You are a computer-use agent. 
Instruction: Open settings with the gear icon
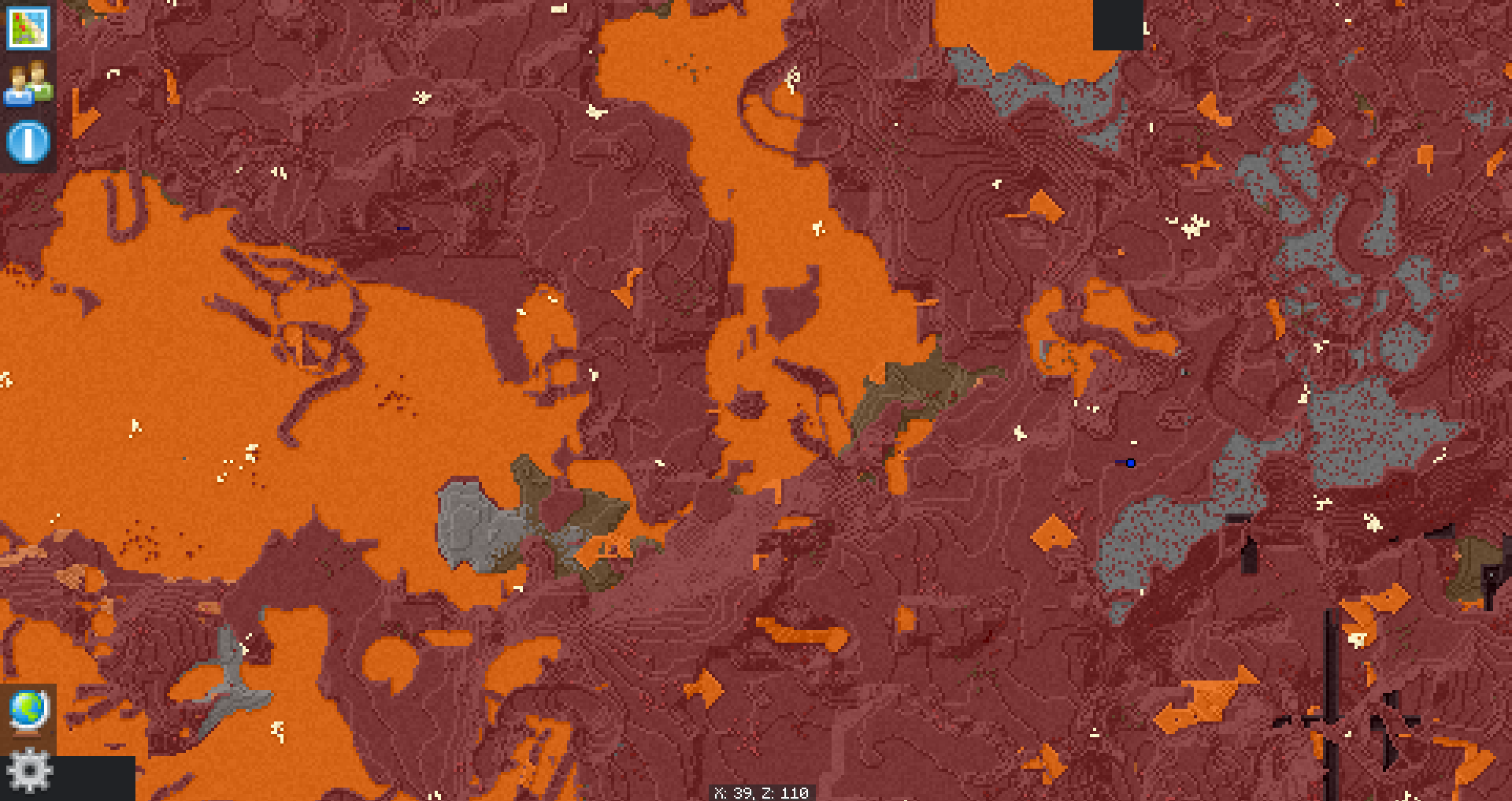tap(30, 769)
